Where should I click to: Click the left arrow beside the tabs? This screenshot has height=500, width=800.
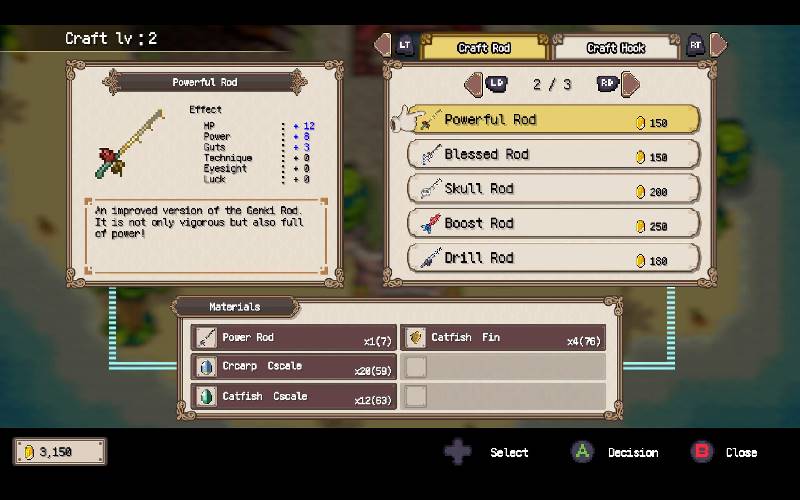pyautogui.click(x=382, y=45)
